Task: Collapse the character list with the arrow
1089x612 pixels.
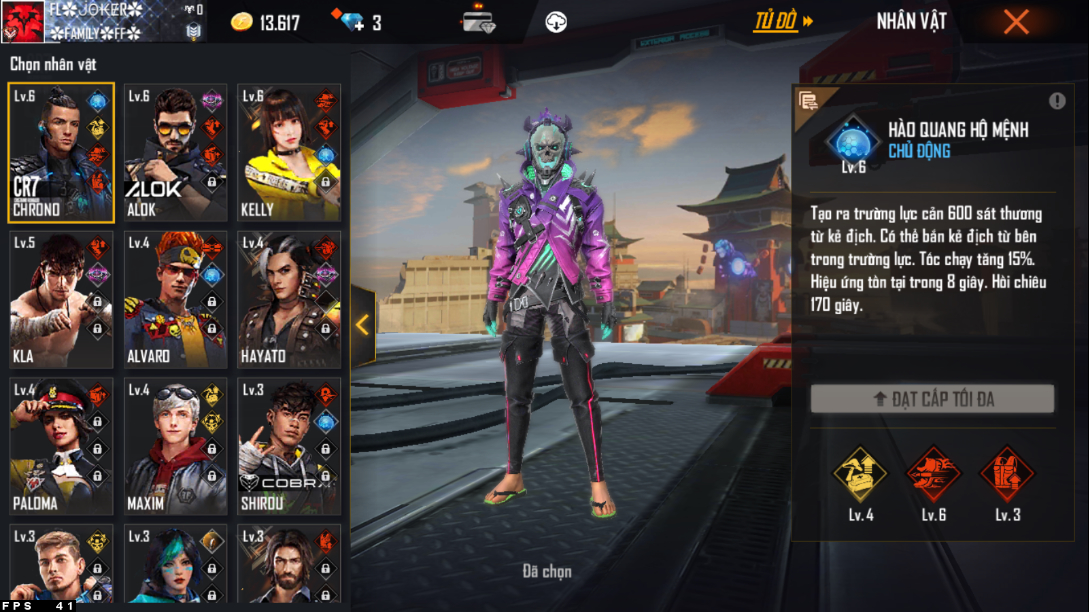Action: point(362,325)
